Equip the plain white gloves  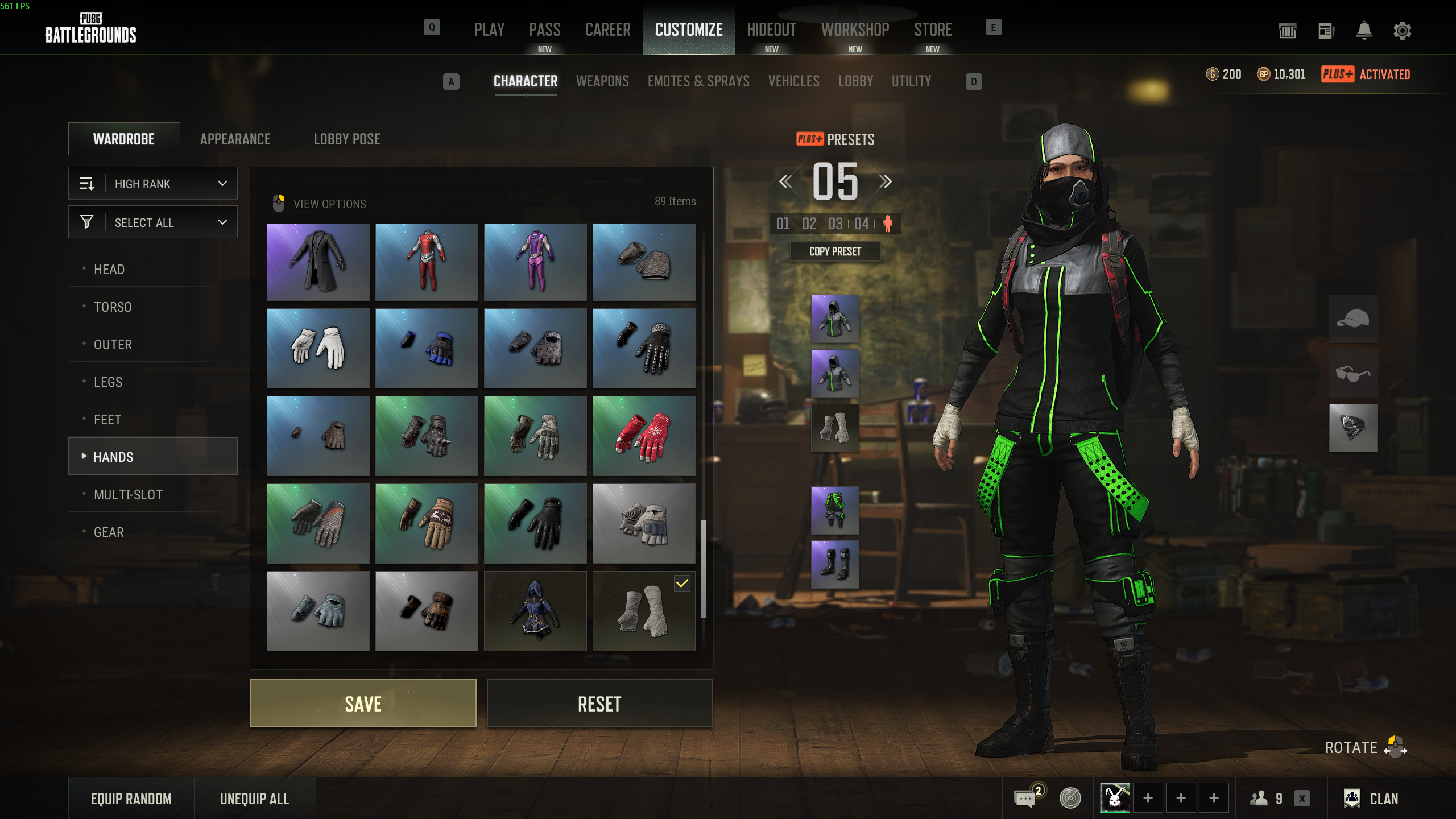(318, 348)
